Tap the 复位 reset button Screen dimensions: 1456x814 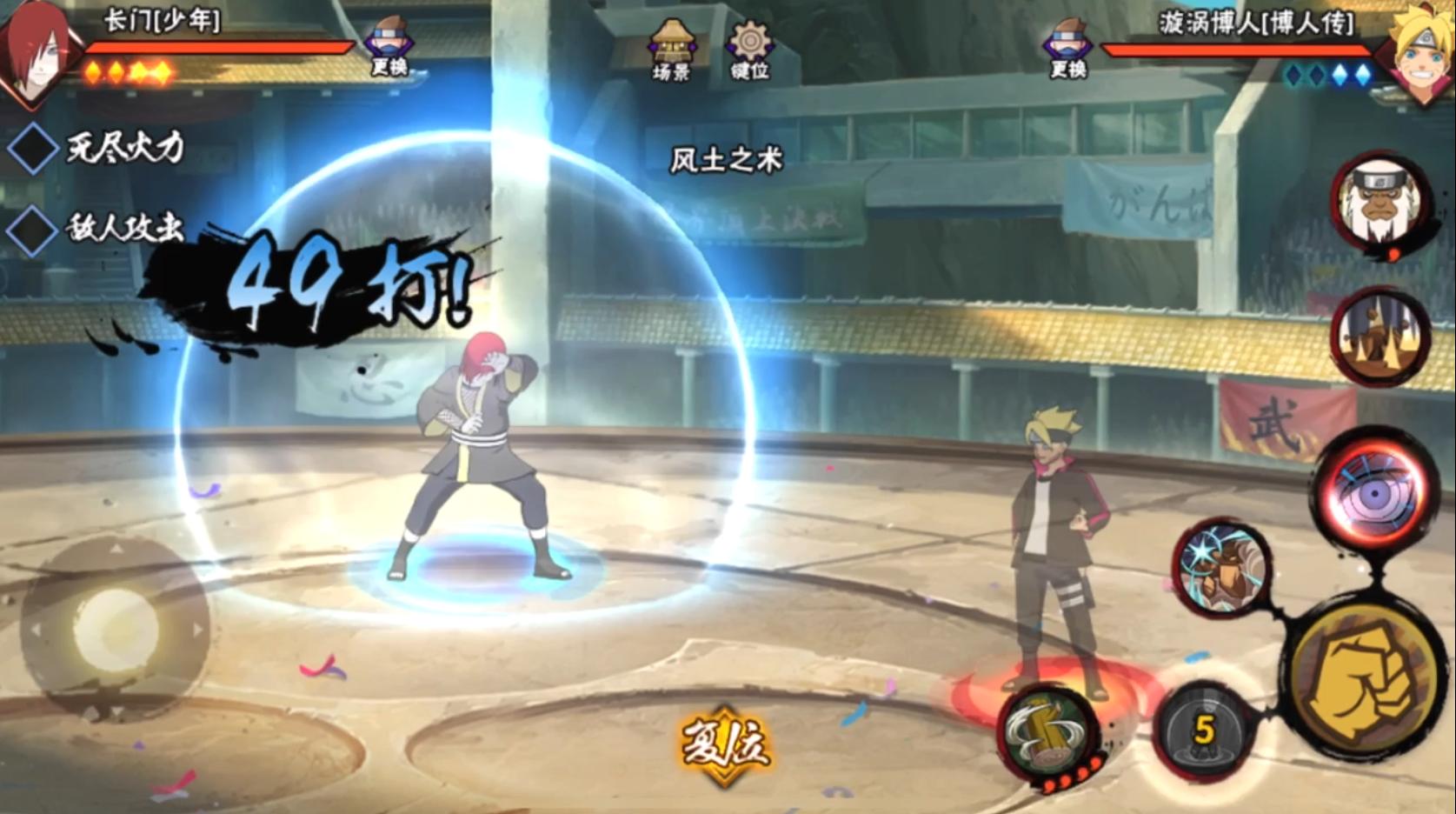coord(724,746)
